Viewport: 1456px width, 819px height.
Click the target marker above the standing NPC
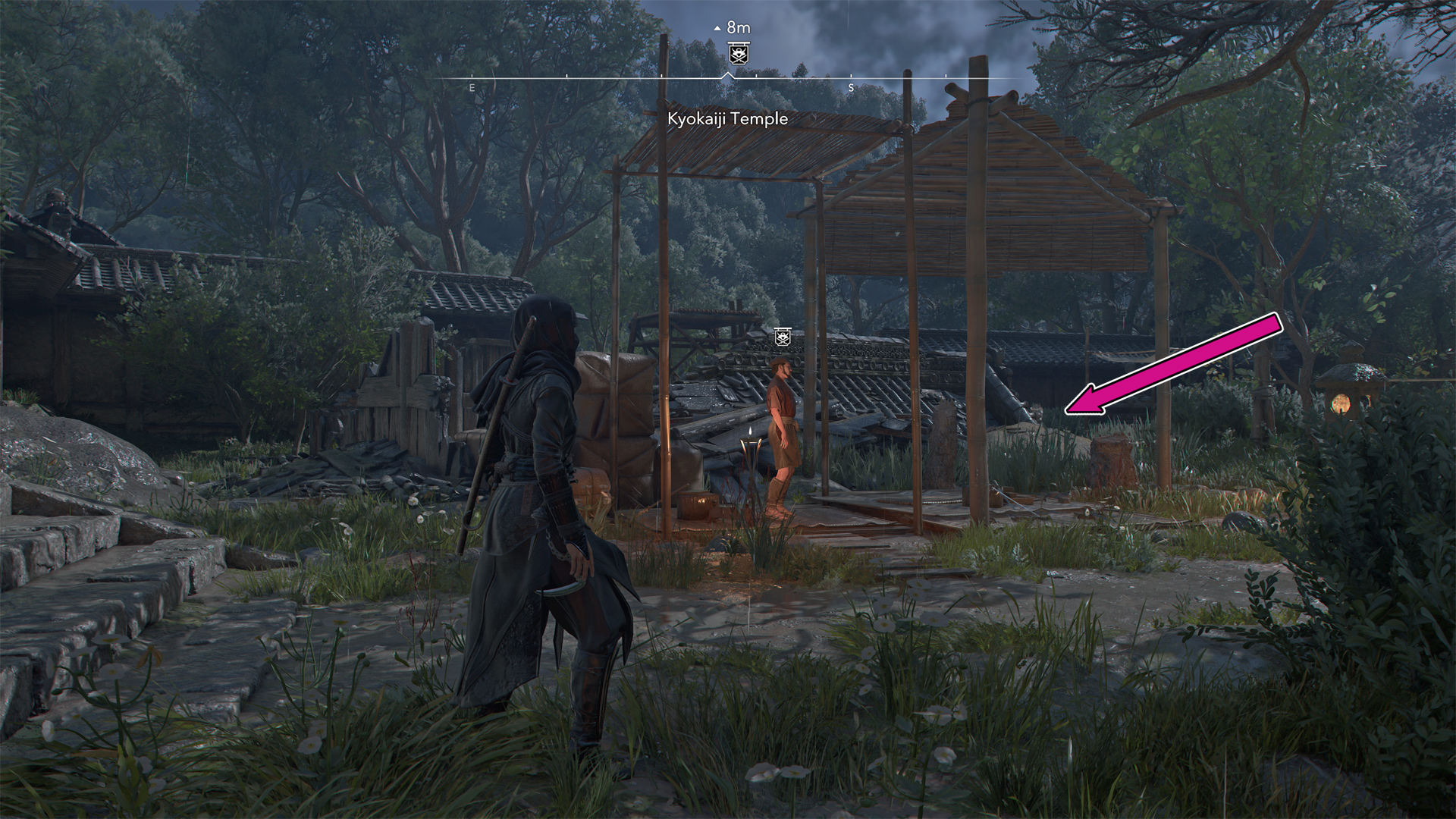(x=783, y=337)
